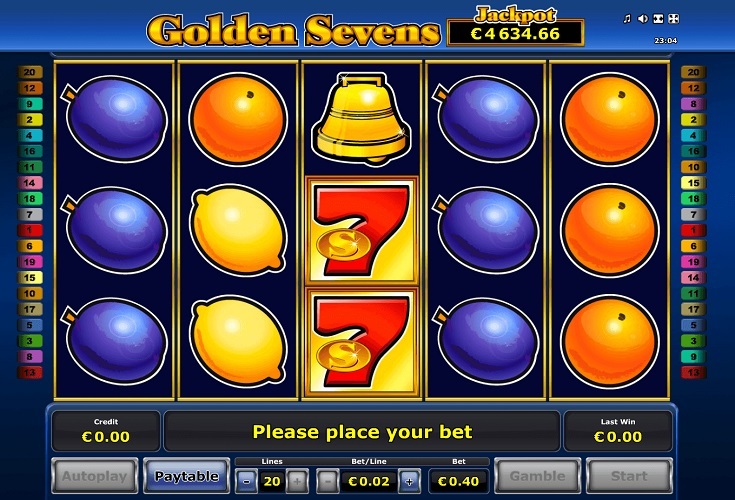This screenshot has height=500, width=735.
Task: Click the Autoplay button
Action: point(94,476)
